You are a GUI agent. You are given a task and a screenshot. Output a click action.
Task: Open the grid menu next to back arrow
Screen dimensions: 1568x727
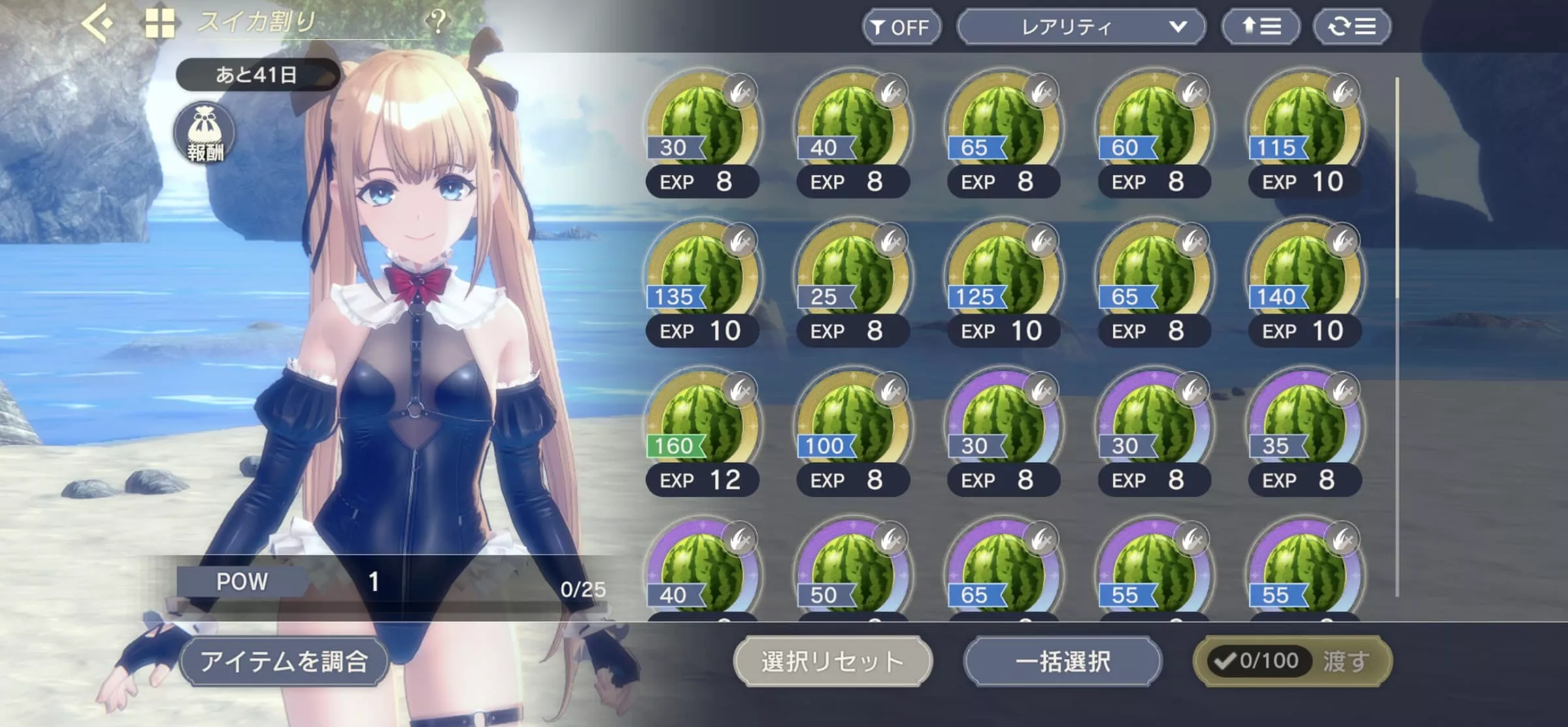(x=159, y=25)
